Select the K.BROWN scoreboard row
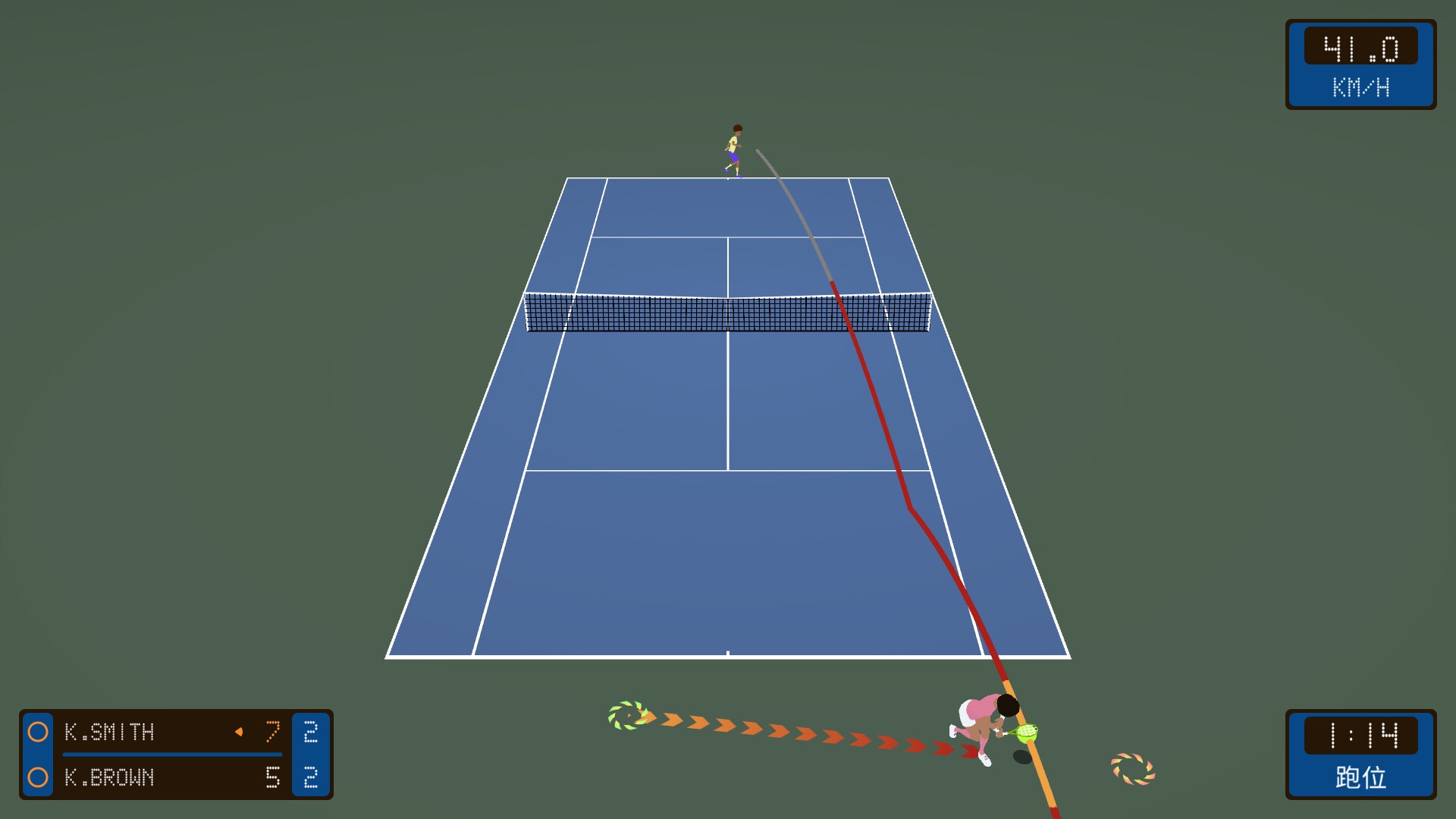Viewport: 1456px width, 819px height. [152, 778]
